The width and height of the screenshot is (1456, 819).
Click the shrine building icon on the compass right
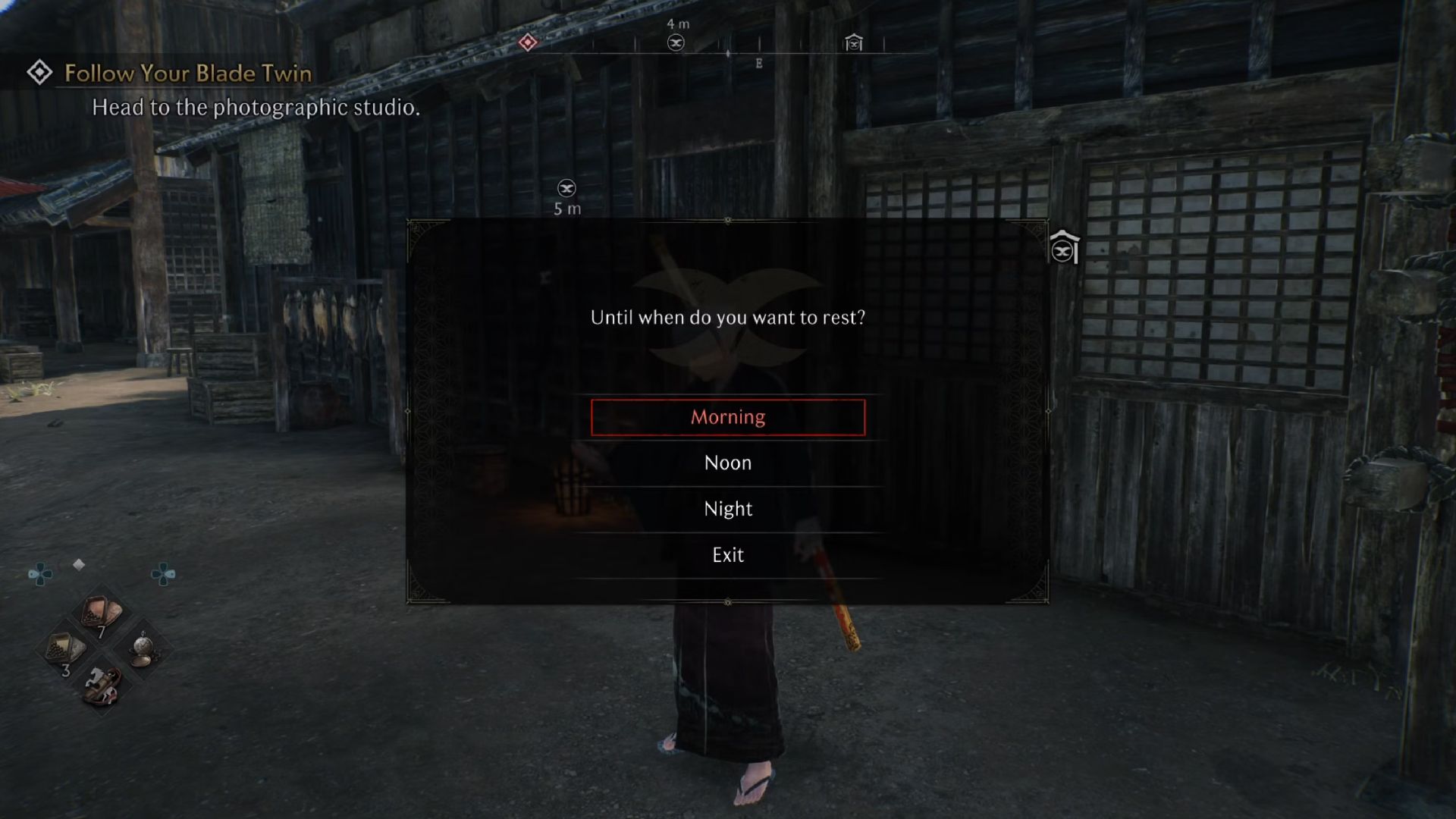click(x=854, y=43)
